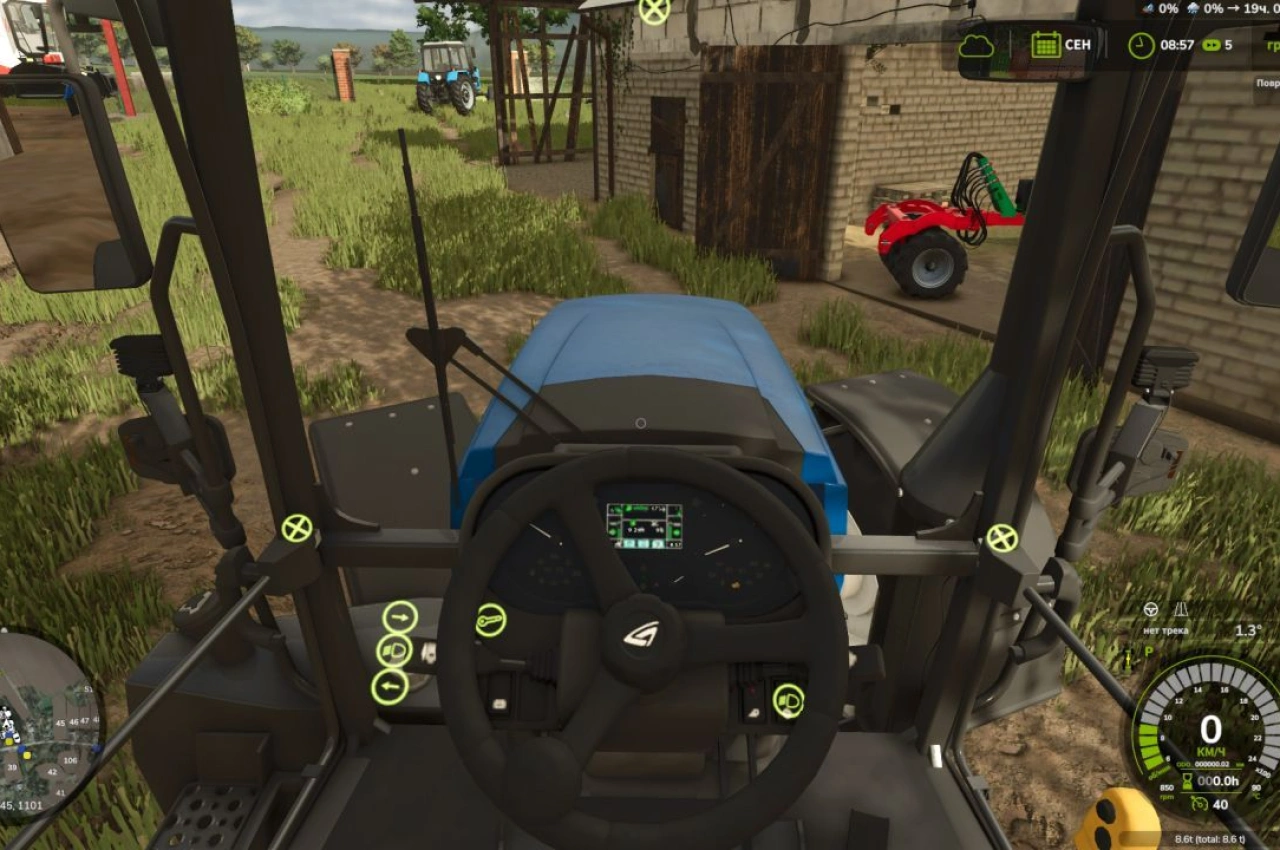Click the СЕН month label in the HUD
The image size is (1280, 850).
coord(1078,45)
